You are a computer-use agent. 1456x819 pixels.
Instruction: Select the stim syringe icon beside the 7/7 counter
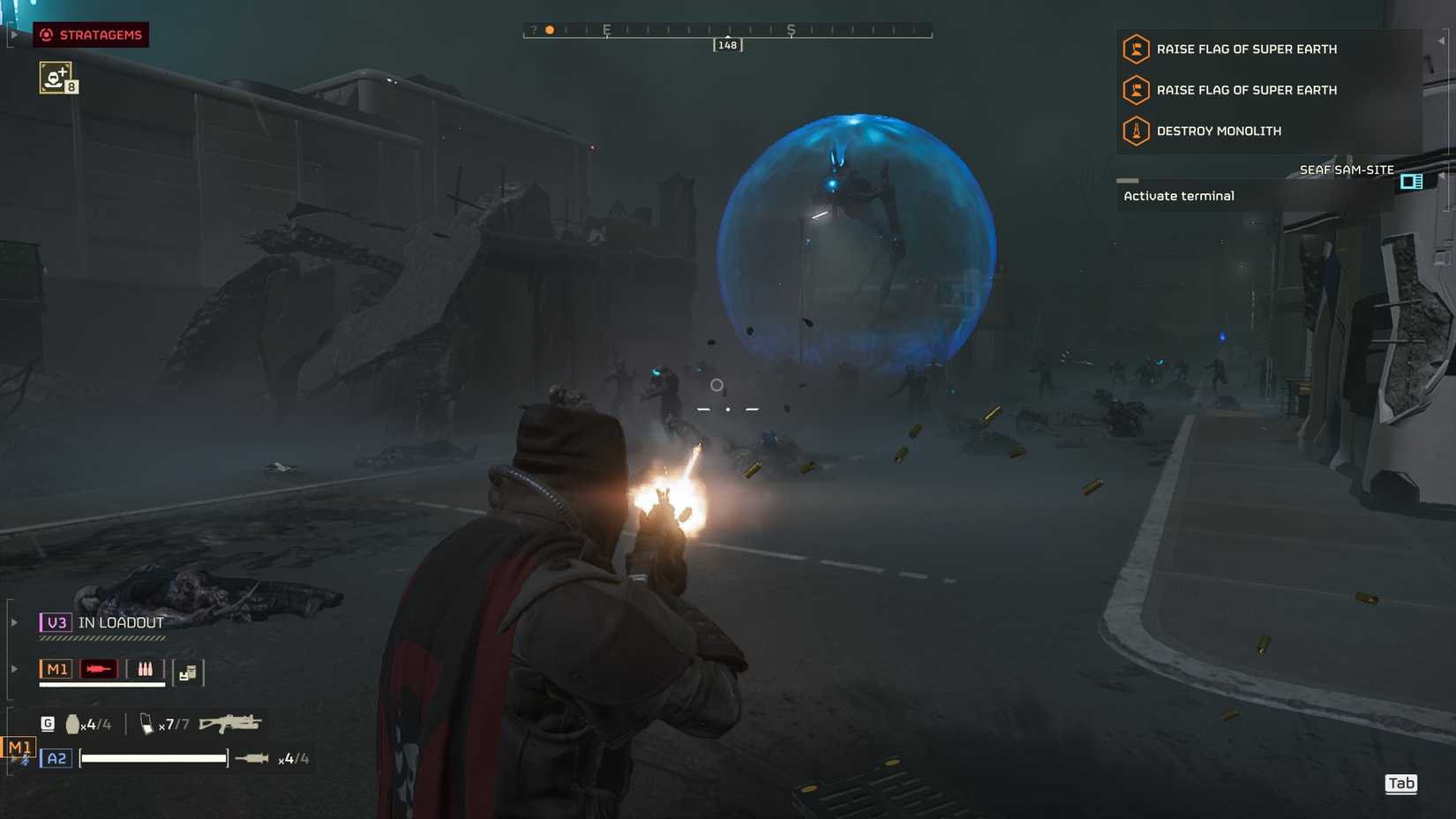coord(146,724)
